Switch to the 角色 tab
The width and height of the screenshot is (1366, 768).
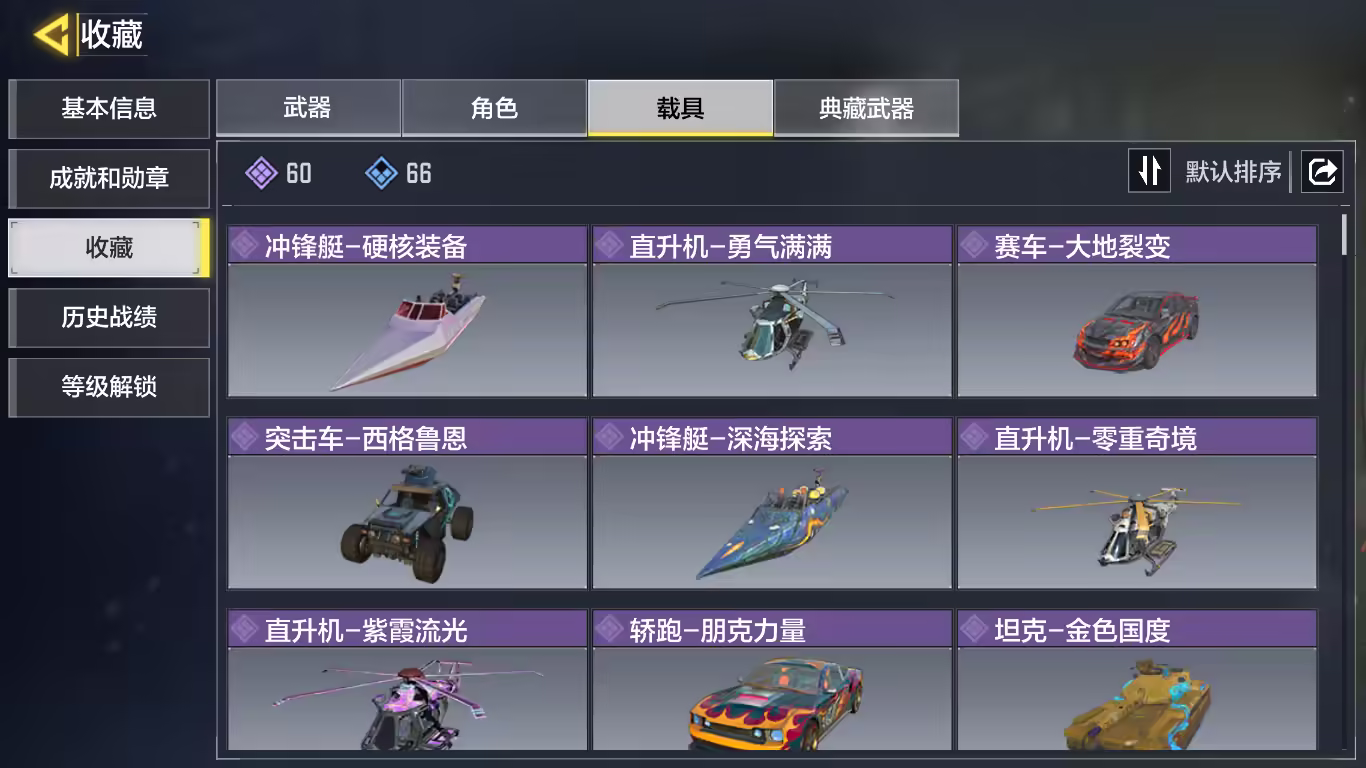[494, 108]
